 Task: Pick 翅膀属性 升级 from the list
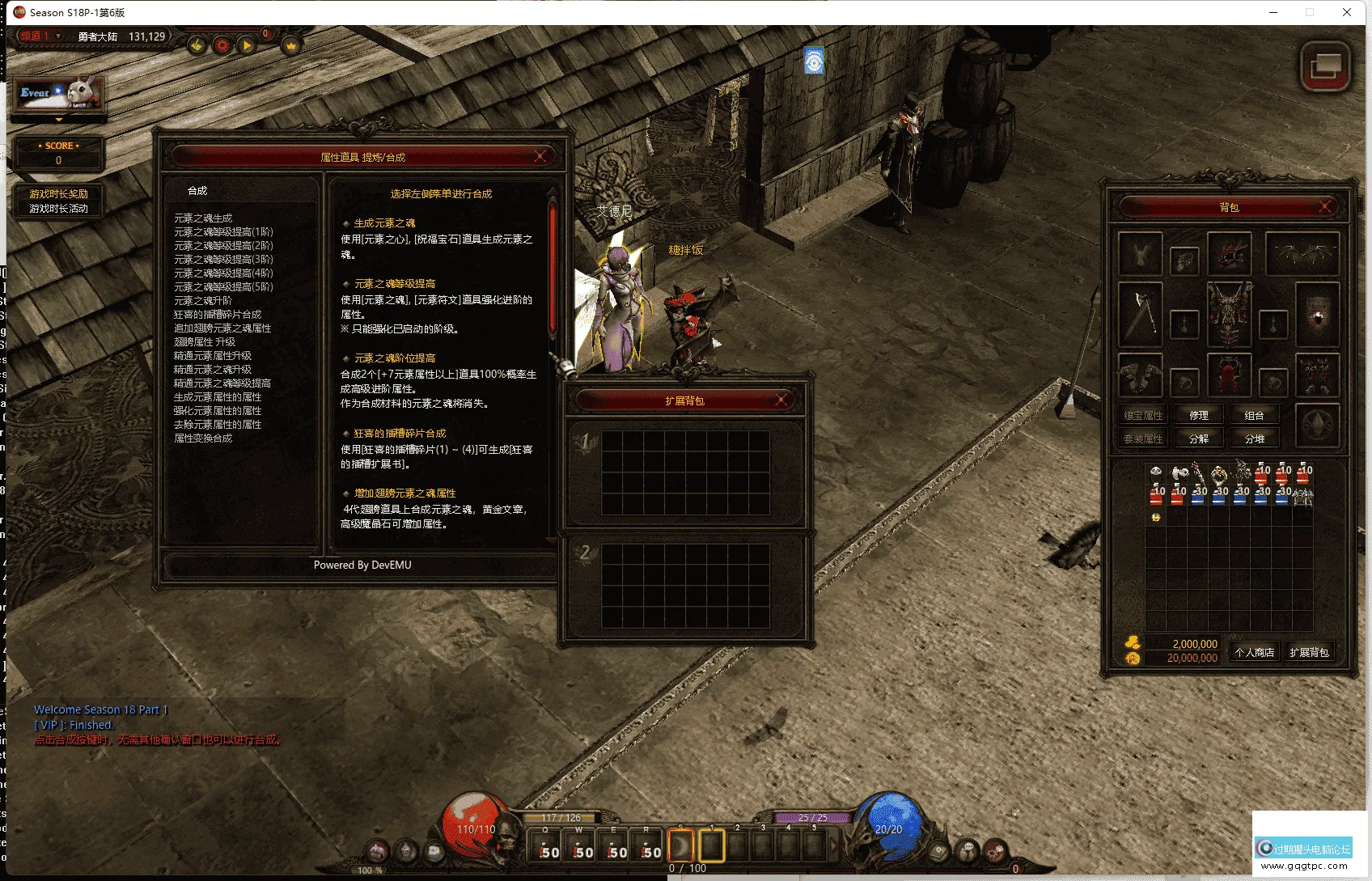point(205,342)
